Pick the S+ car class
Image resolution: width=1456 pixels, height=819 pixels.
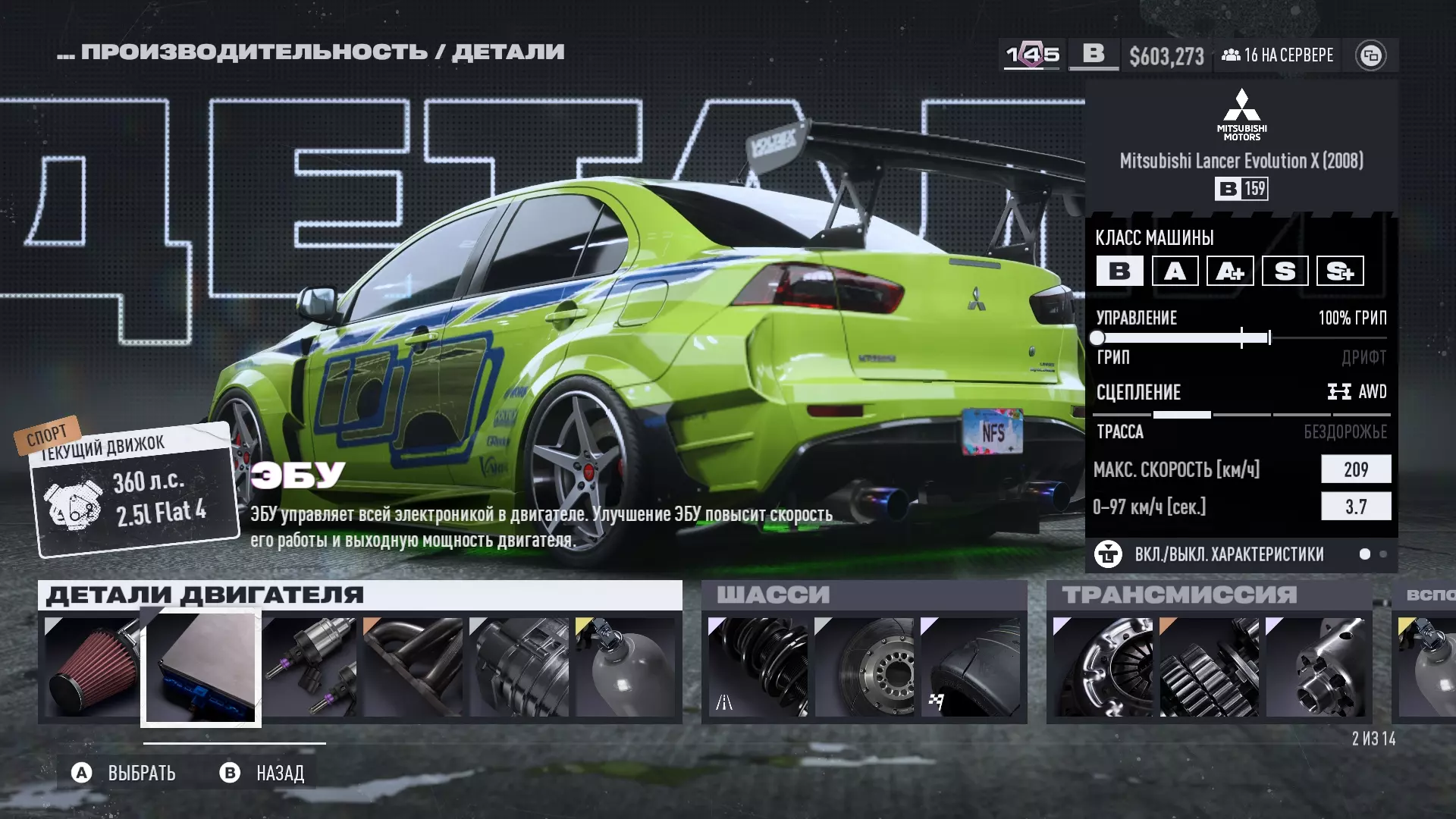pyautogui.click(x=1340, y=271)
